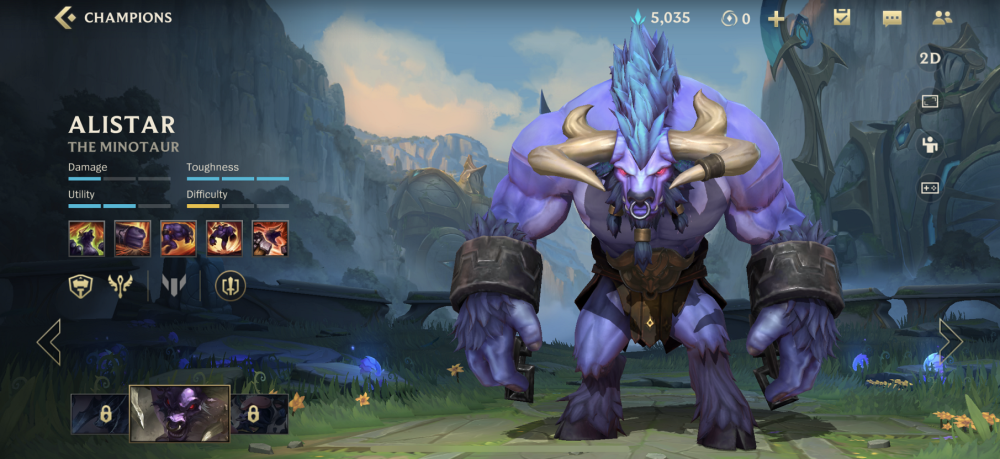Add more currency with the plus button
The width and height of the screenshot is (1000, 459).
coord(776,18)
